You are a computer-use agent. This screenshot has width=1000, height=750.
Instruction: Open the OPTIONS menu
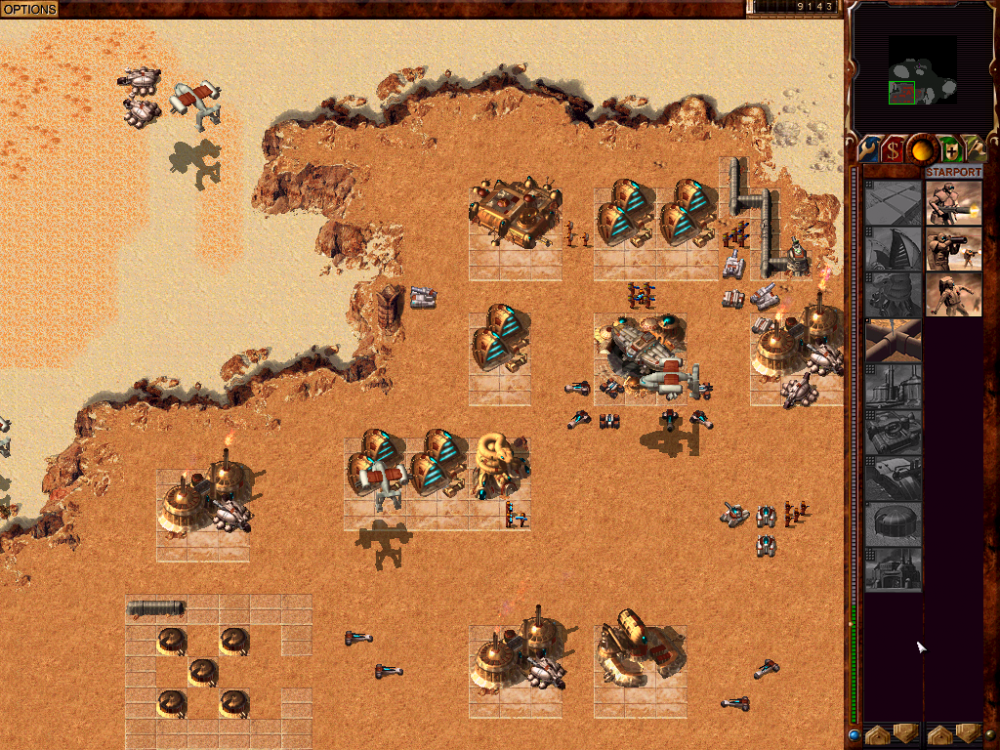tap(29, 9)
